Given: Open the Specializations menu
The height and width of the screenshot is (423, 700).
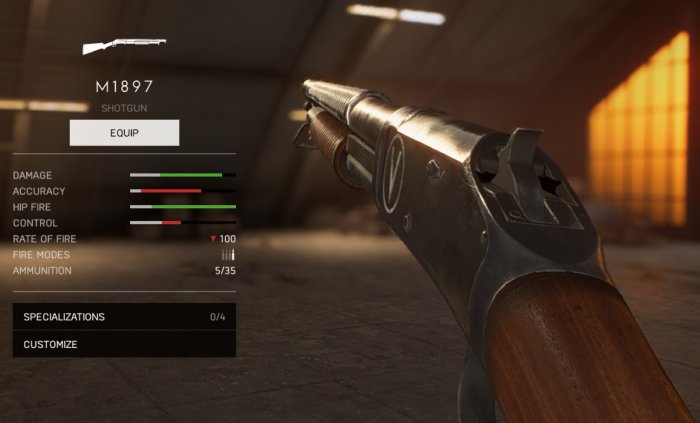Looking at the screenshot, I should coord(124,317).
